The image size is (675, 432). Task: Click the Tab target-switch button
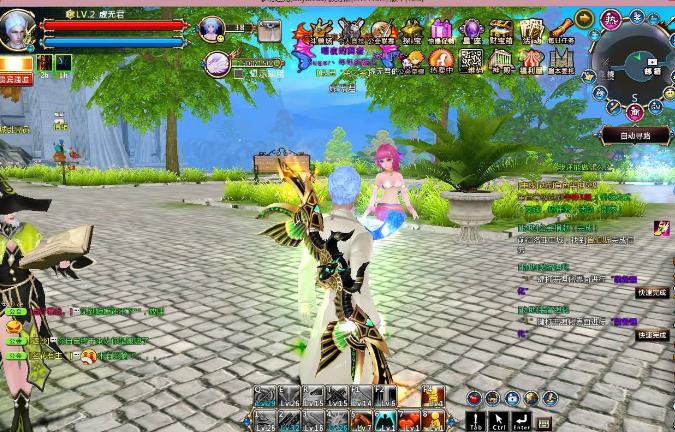pos(477,421)
